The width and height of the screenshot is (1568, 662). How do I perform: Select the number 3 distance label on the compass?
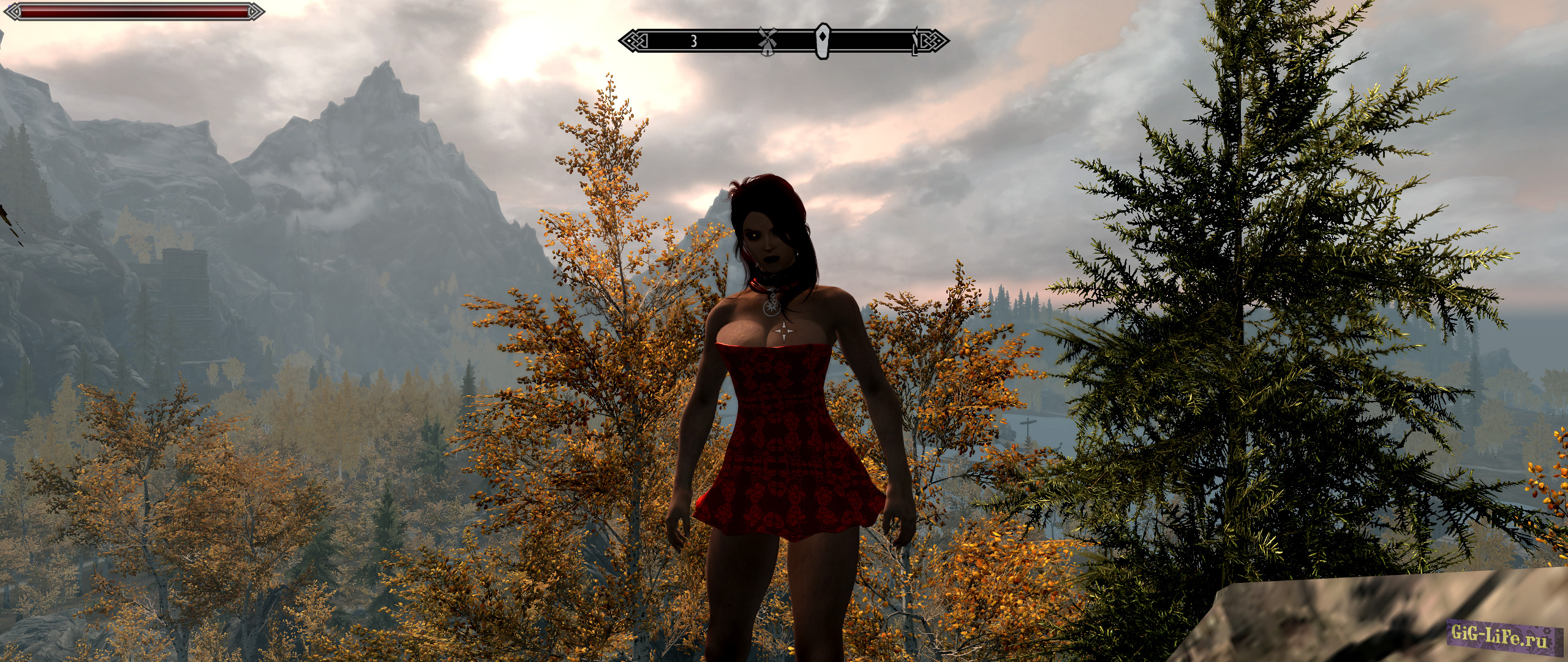(693, 42)
